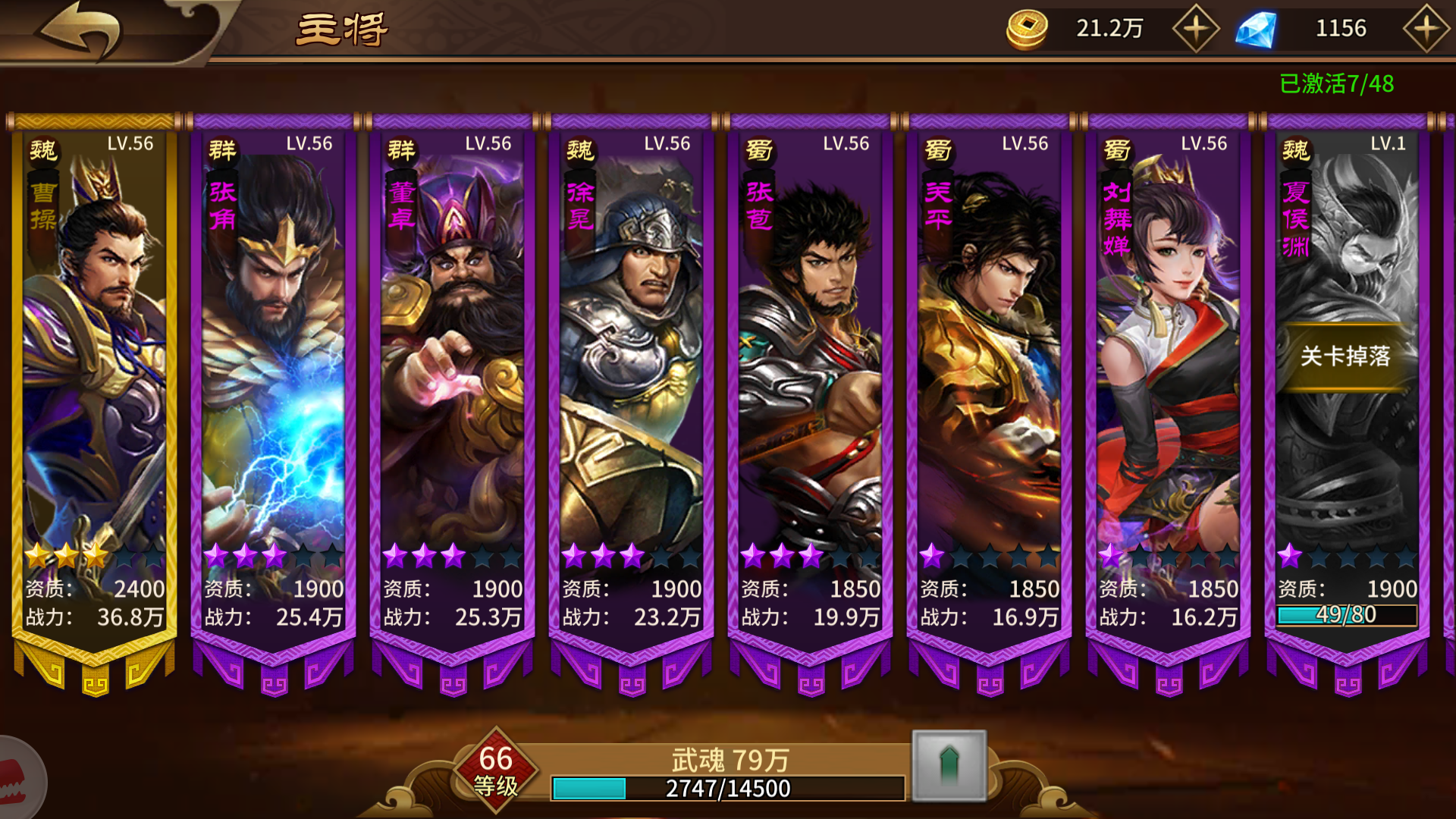
Task: Open the 董卓 hero card
Action: tap(452, 379)
